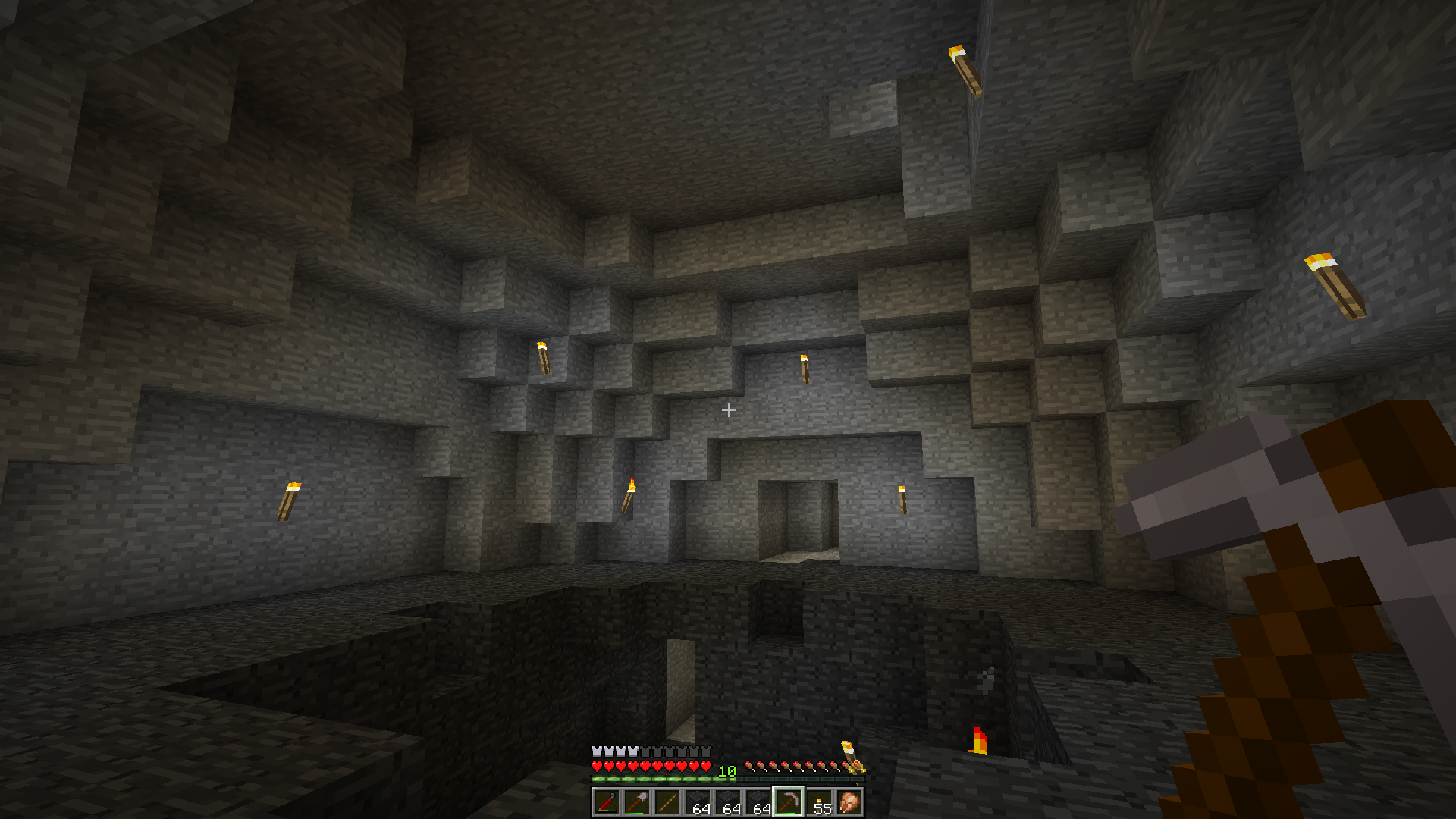Select the shovel in the hotbar
The height and width of the screenshot is (819, 1456).
(636, 802)
